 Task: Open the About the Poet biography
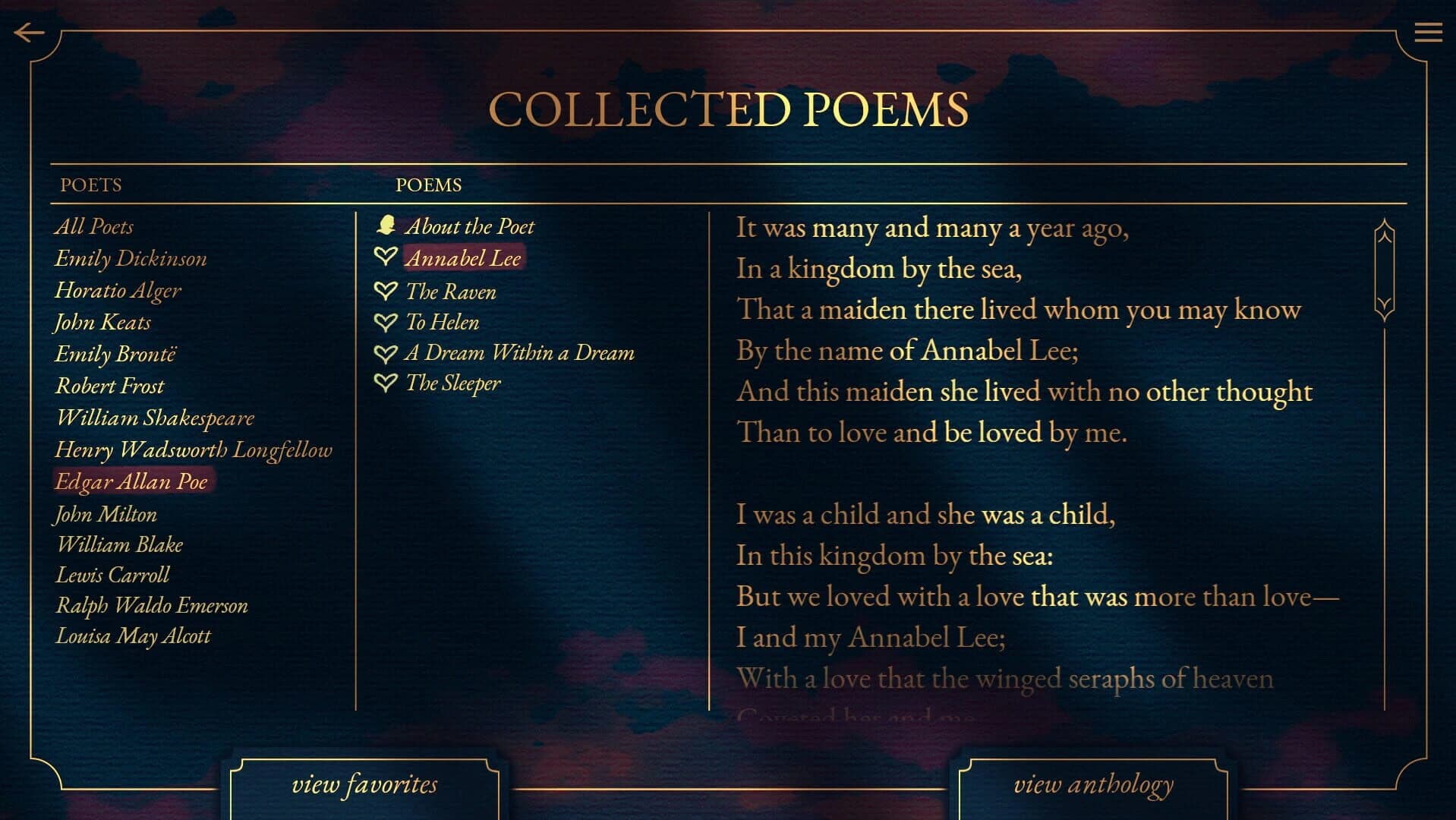point(471,225)
